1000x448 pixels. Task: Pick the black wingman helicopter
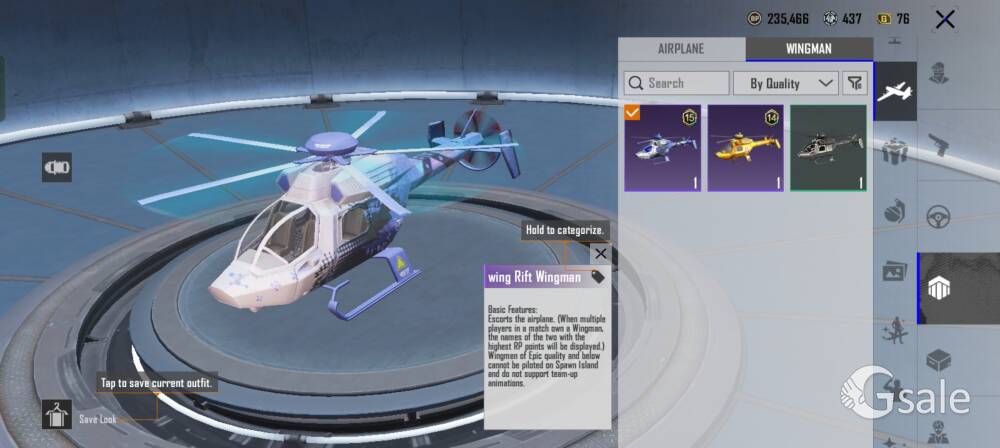coord(828,148)
